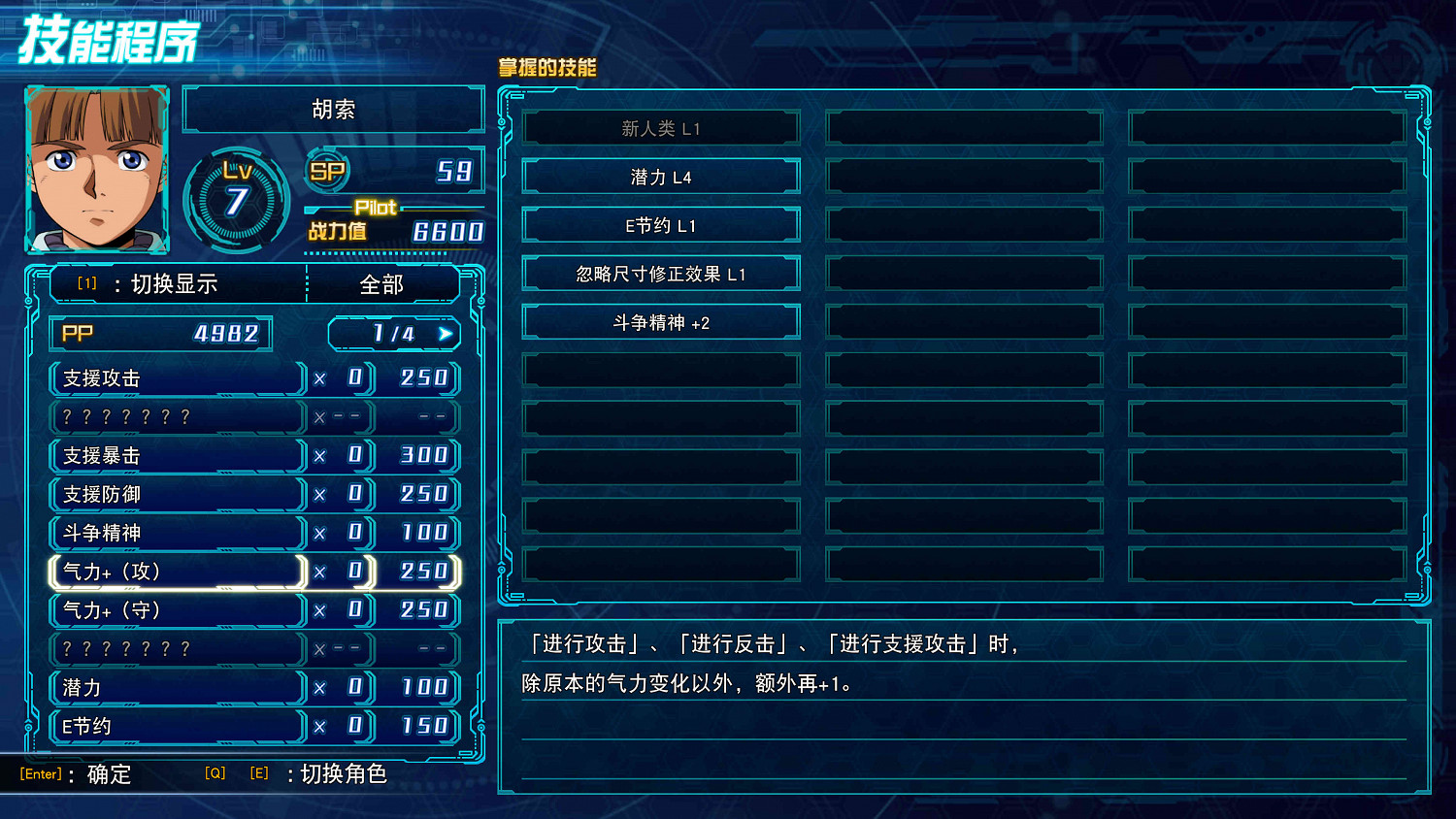Click 潜力 L4 in mastered skills panel
The height and width of the screenshot is (819, 1456).
click(x=661, y=176)
